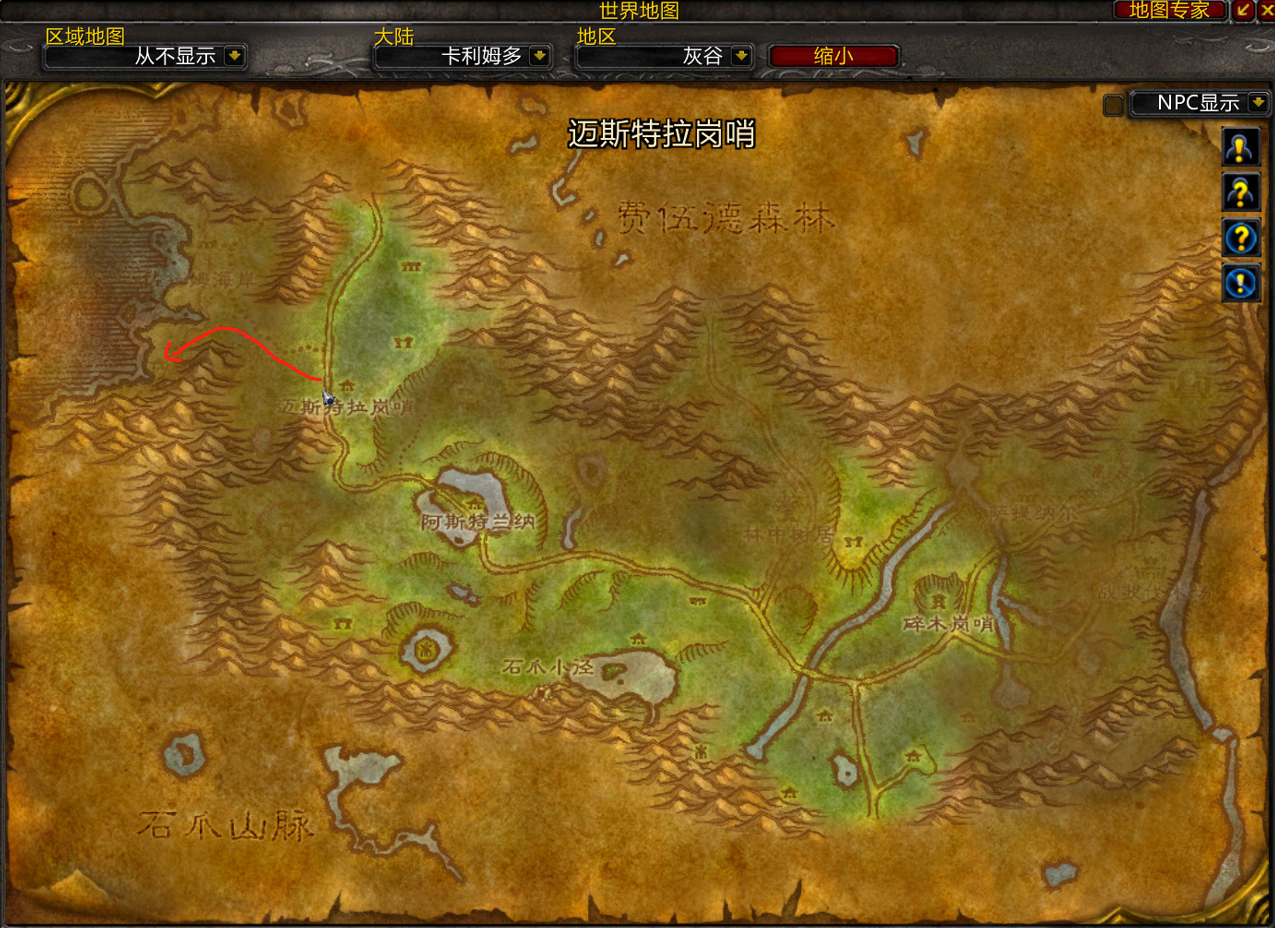
Task: Toggle the crossed-out exclamation mark filter
Action: click(1240, 283)
